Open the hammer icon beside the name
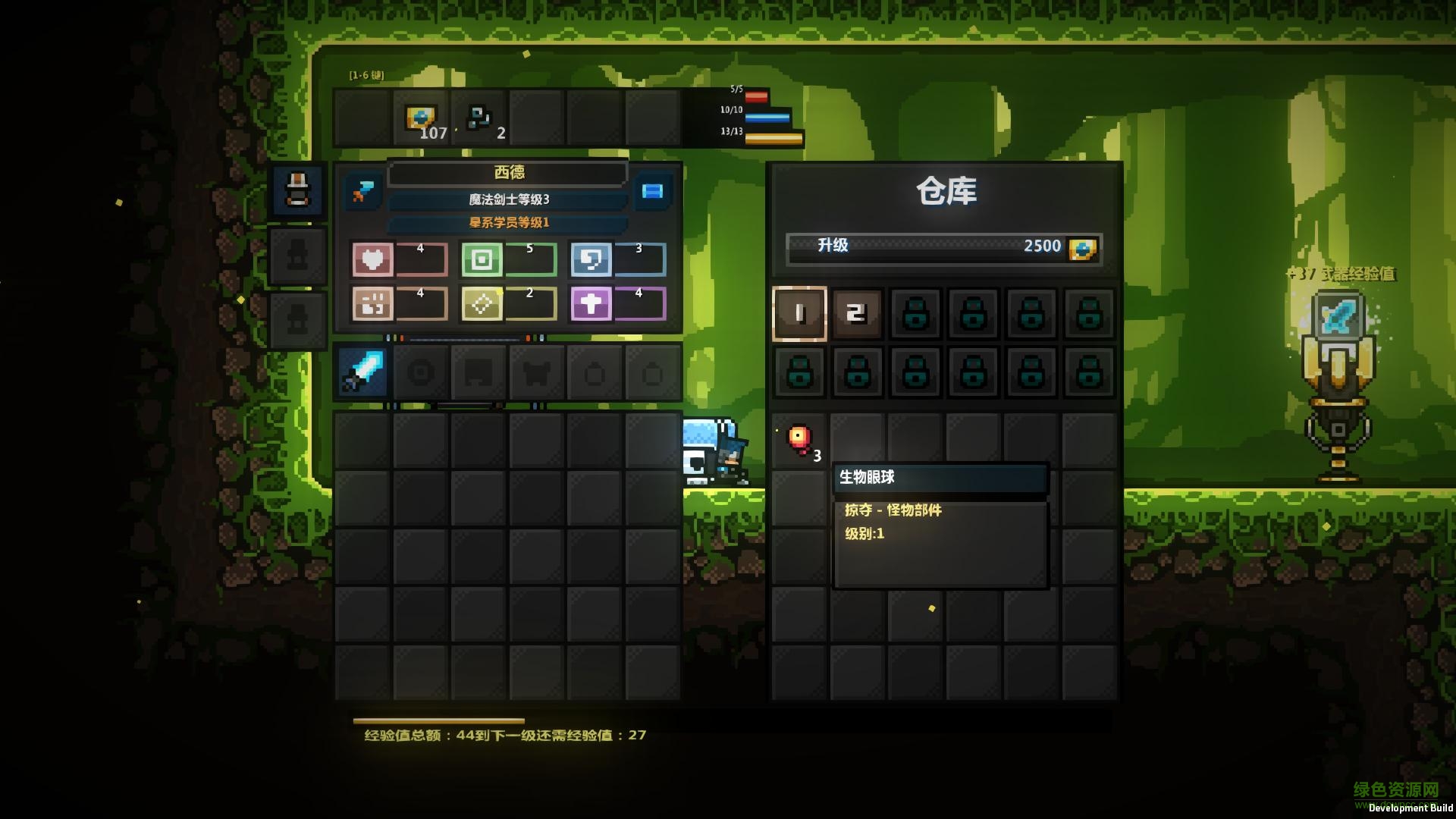Viewport: 1456px width, 819px height. point(362,190)
